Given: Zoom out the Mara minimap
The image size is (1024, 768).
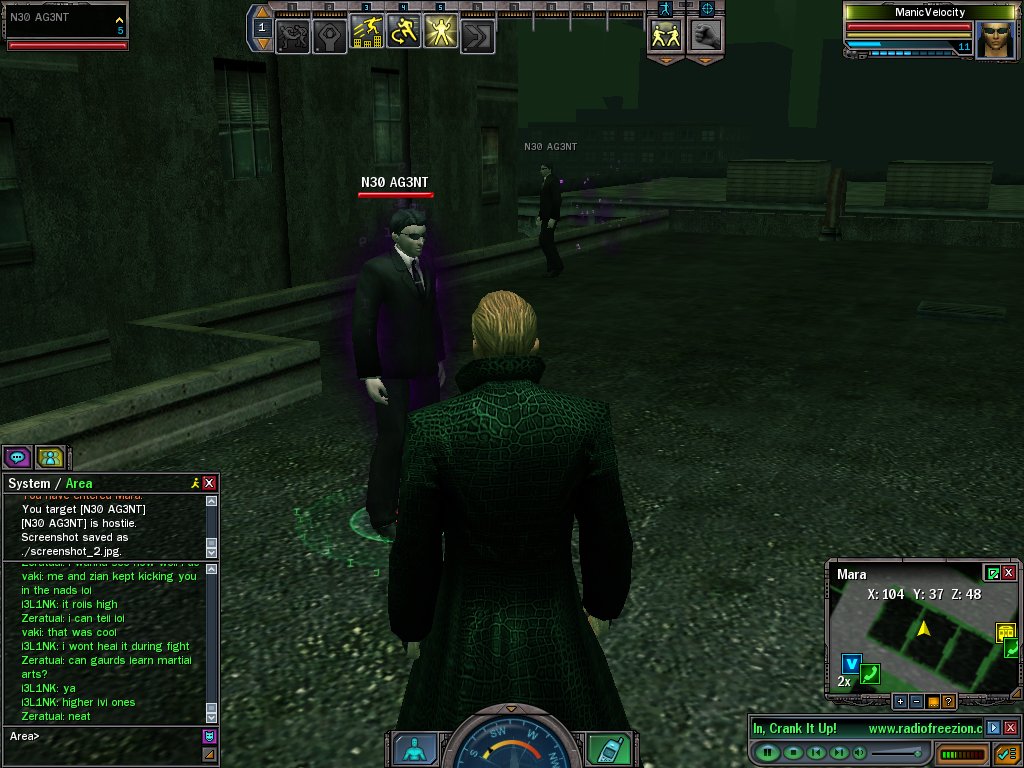Looking at the screenshot, I should (916, 701).
